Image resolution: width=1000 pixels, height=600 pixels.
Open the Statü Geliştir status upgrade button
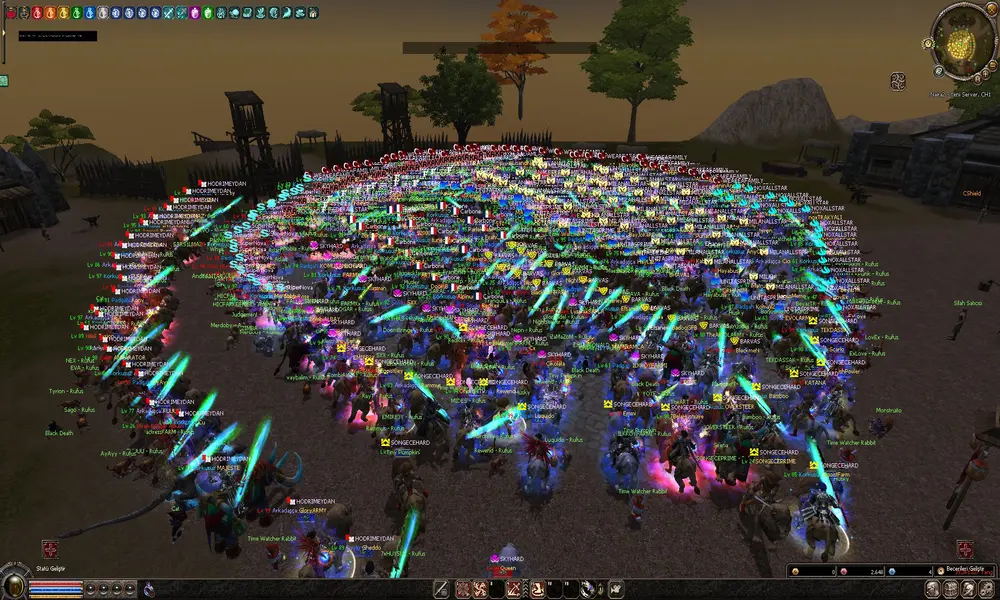point(50,549)
